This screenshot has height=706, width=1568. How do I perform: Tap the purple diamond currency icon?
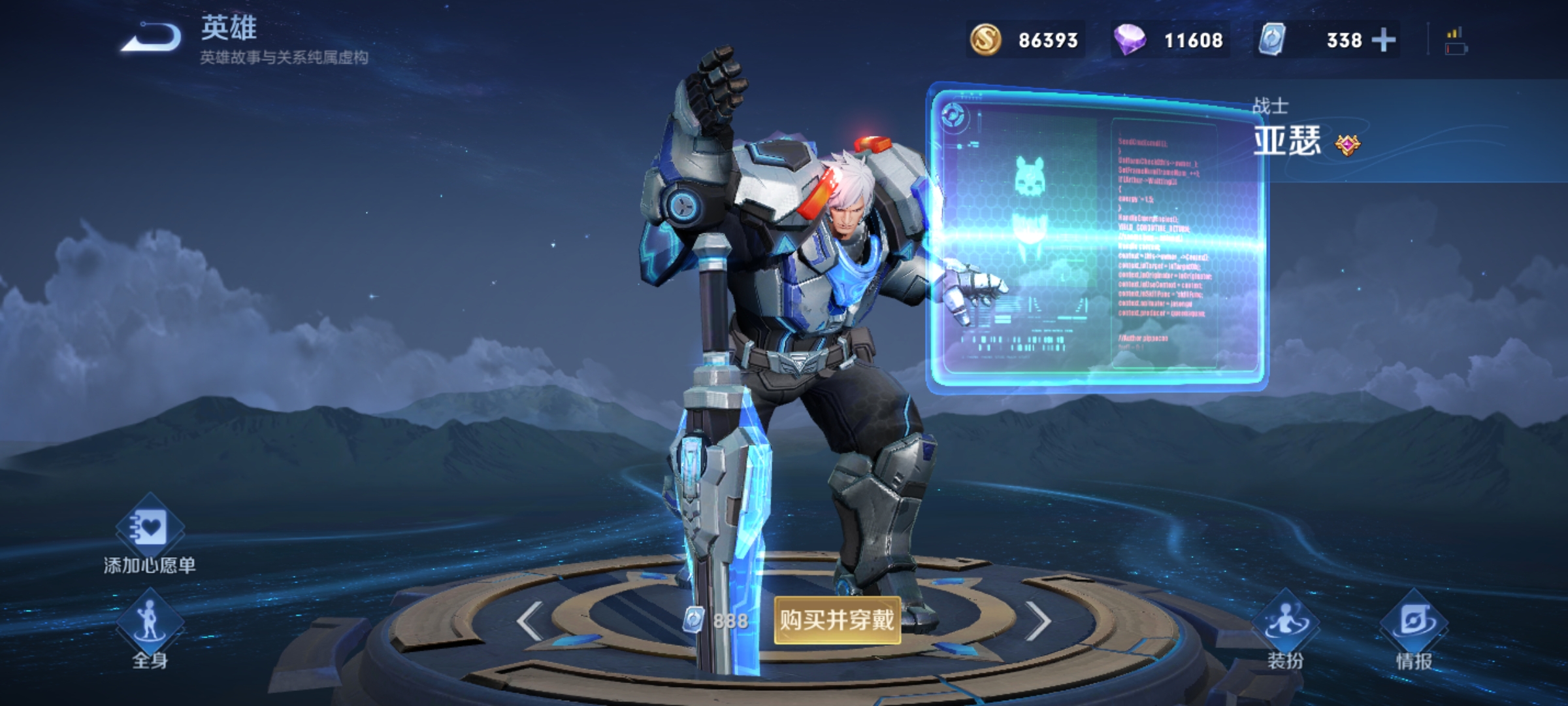click(x=1129, y=40)
